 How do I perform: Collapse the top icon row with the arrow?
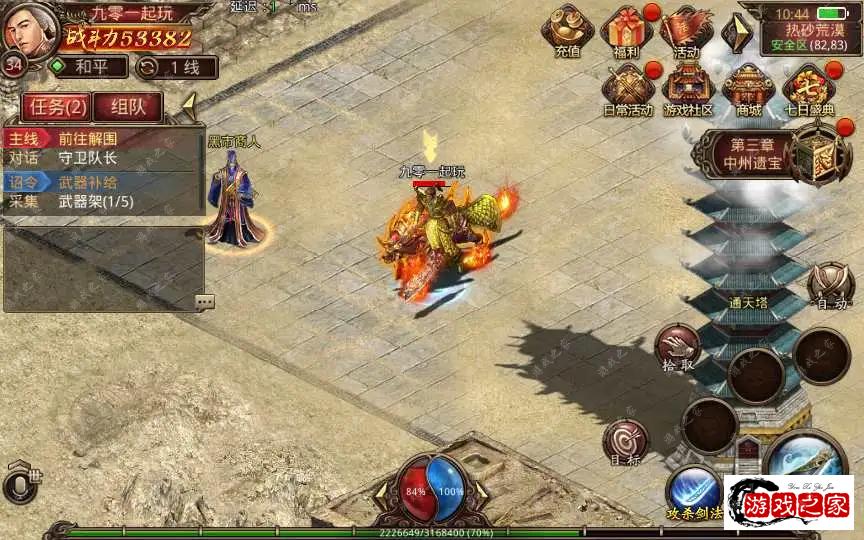tap(737, 31)
